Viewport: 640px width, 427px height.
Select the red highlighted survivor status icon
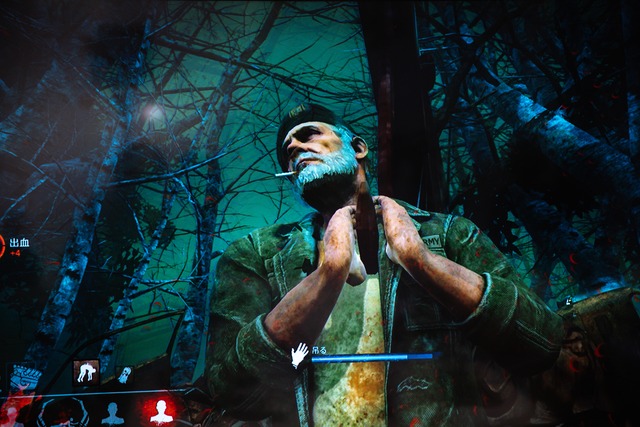tap(160, 411)
